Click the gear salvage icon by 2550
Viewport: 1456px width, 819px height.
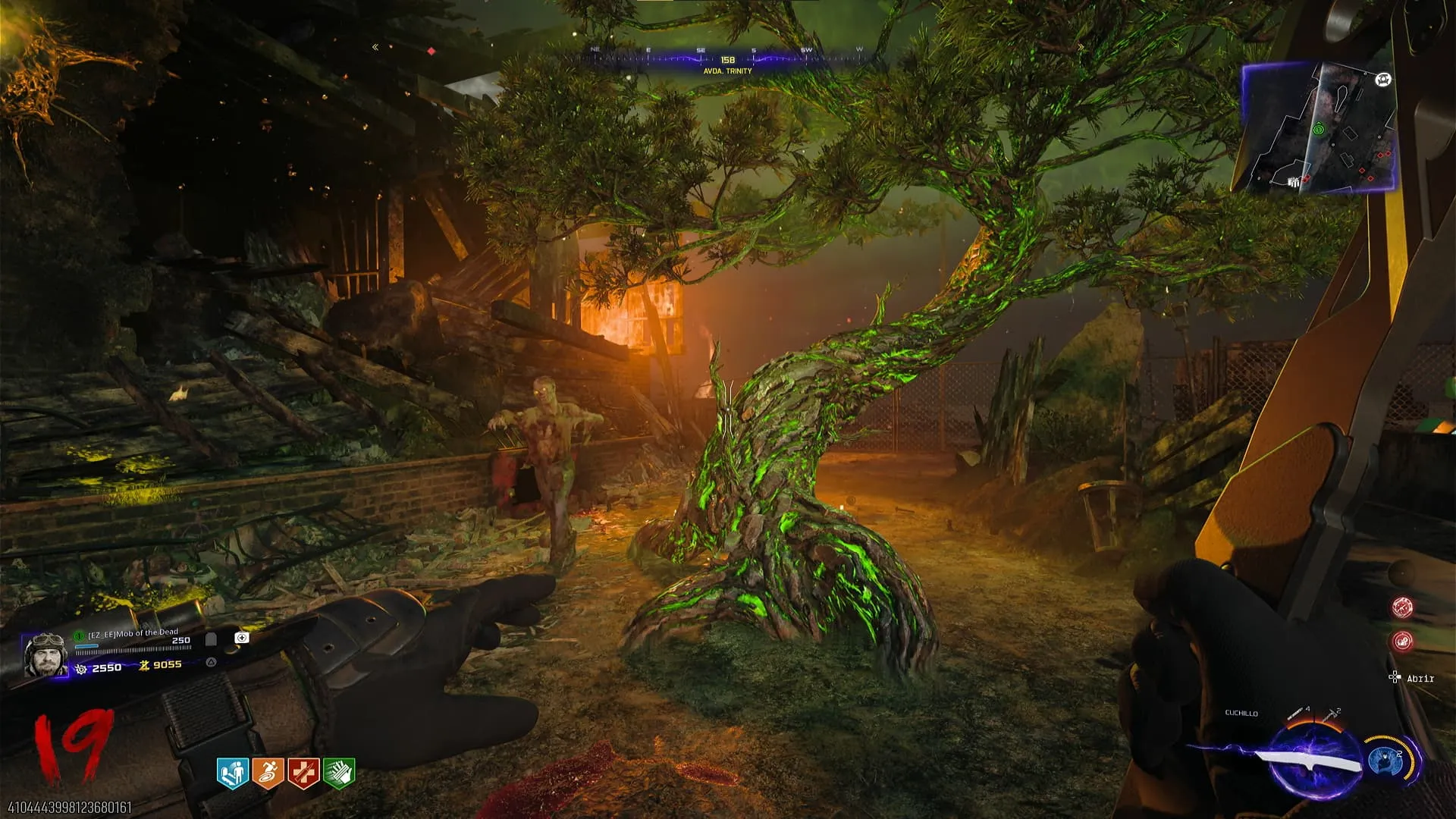coord(81,668)
